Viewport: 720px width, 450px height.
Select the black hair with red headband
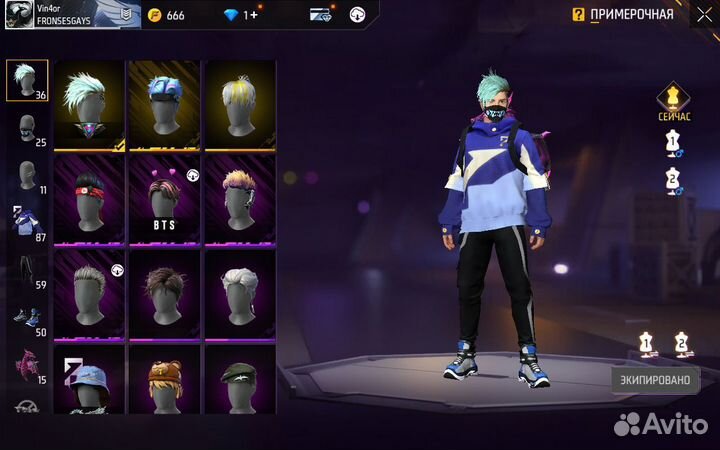click(x=89, y=200)
